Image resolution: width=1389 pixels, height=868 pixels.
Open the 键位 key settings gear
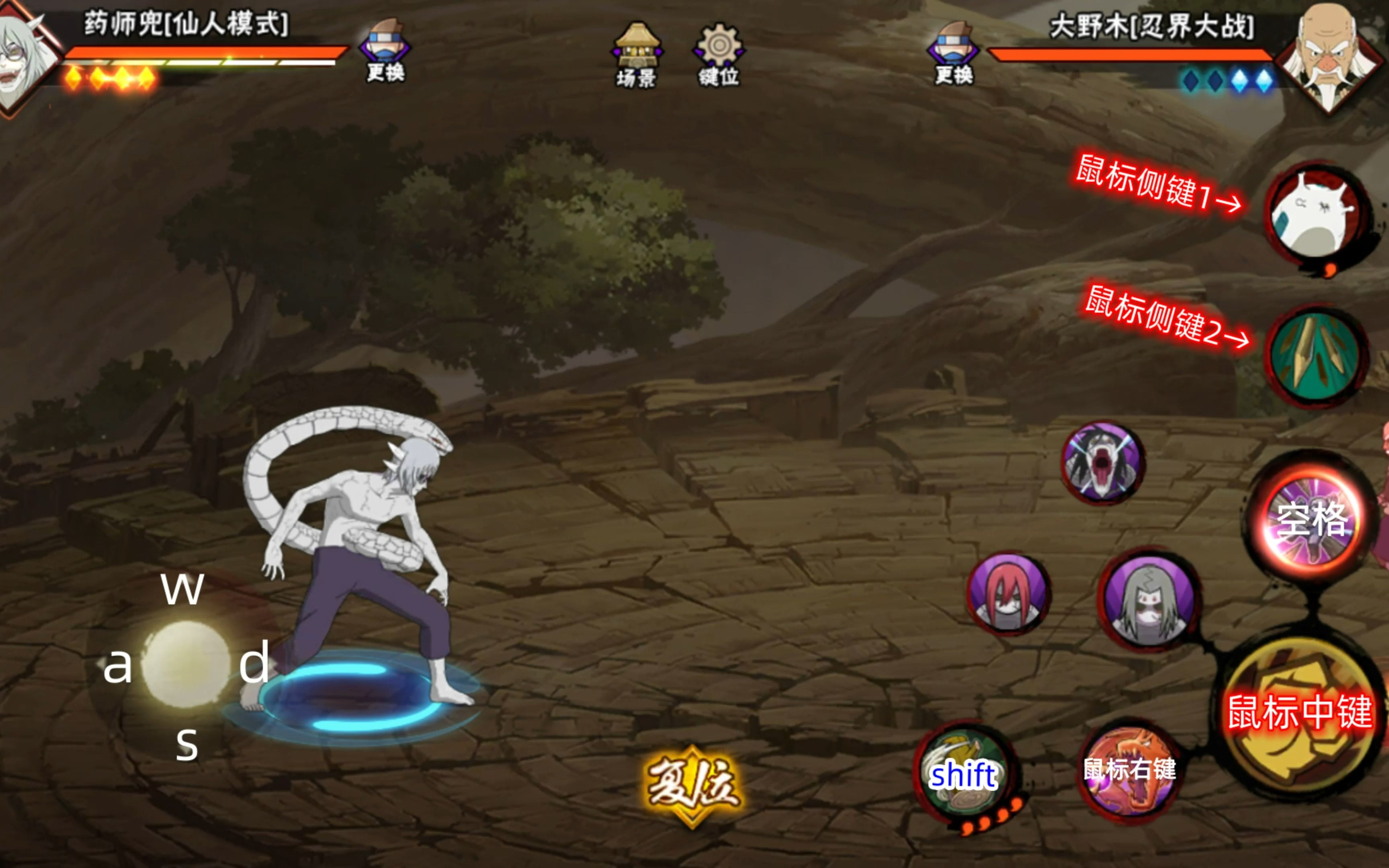click(719, 55)
